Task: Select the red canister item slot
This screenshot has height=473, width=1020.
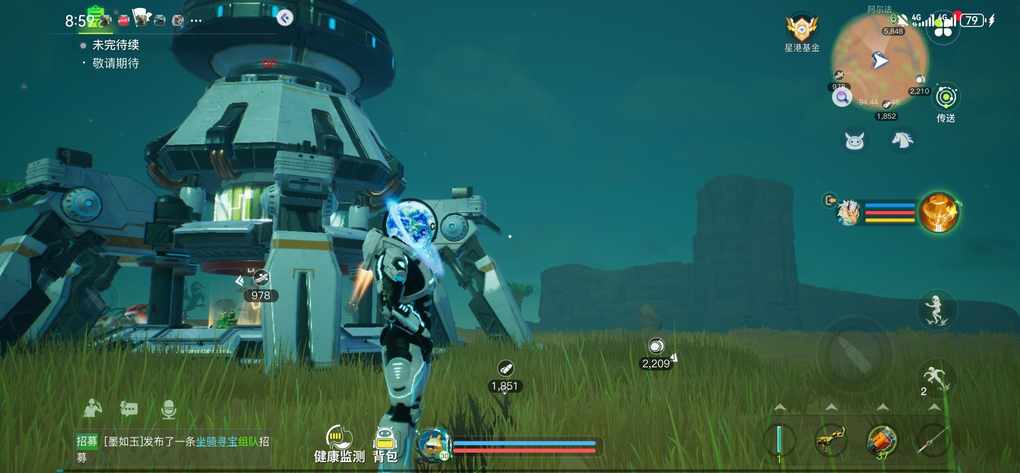Action: pos(881,440)
